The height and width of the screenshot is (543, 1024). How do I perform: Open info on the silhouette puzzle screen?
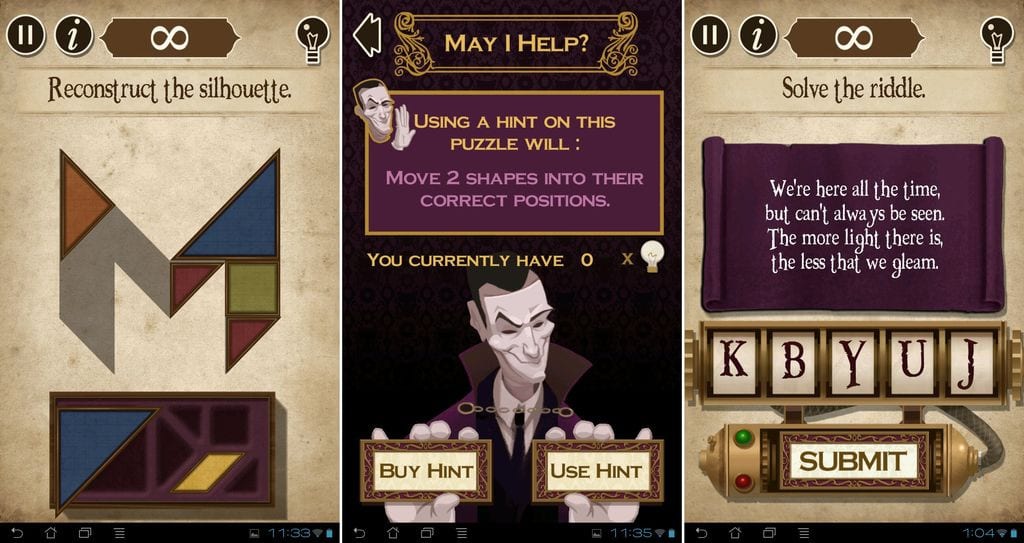pos(73,37)
